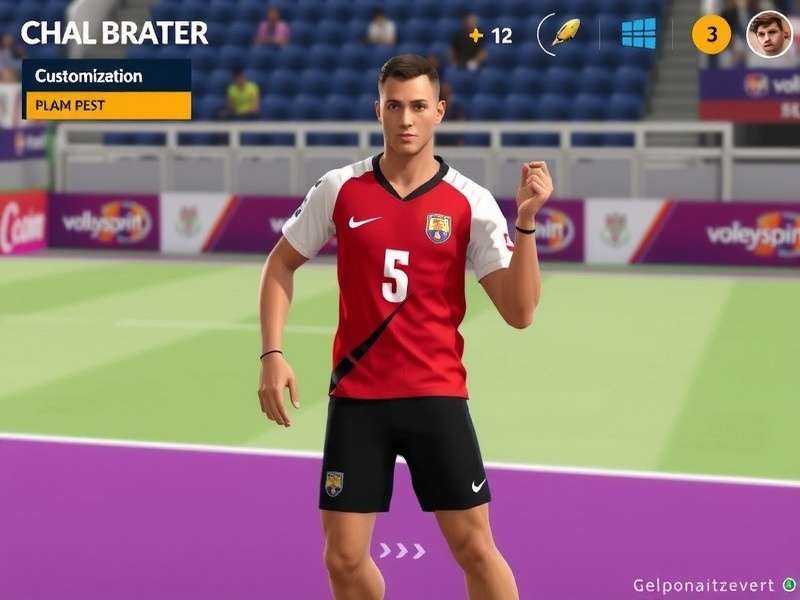
Task: Open the Customization tab
Action: point(106,76)
